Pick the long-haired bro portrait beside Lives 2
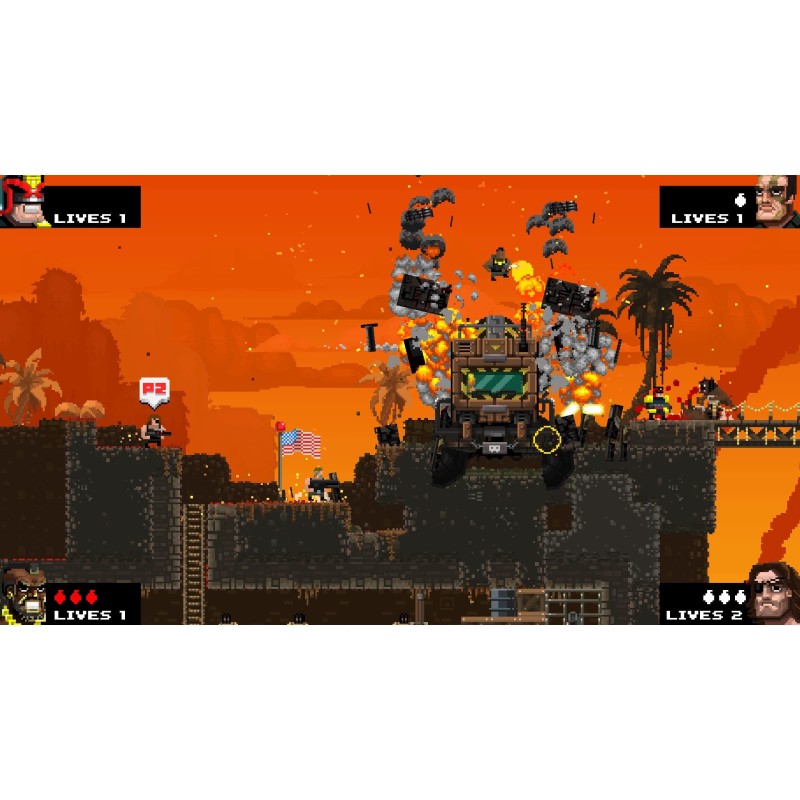 (774, 596)
